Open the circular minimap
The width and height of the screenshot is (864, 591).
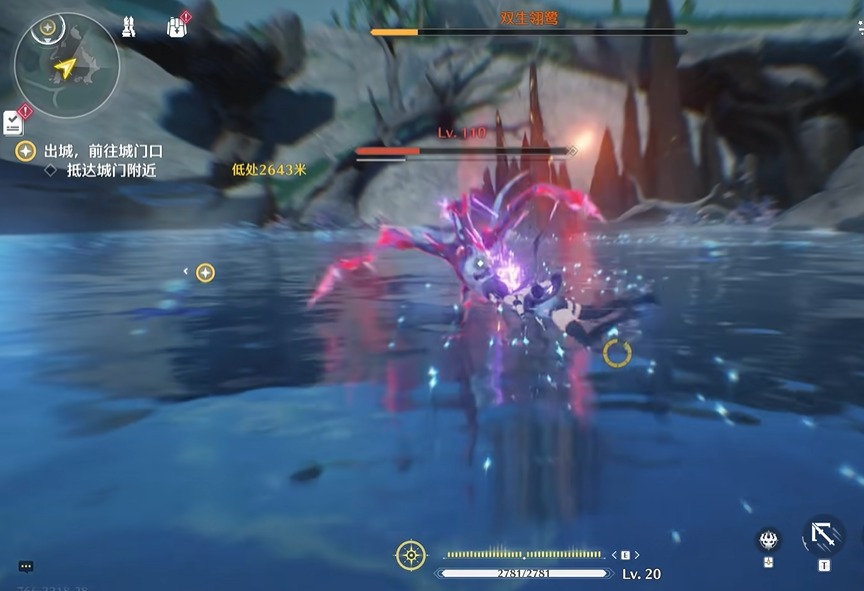pos(67,66)
